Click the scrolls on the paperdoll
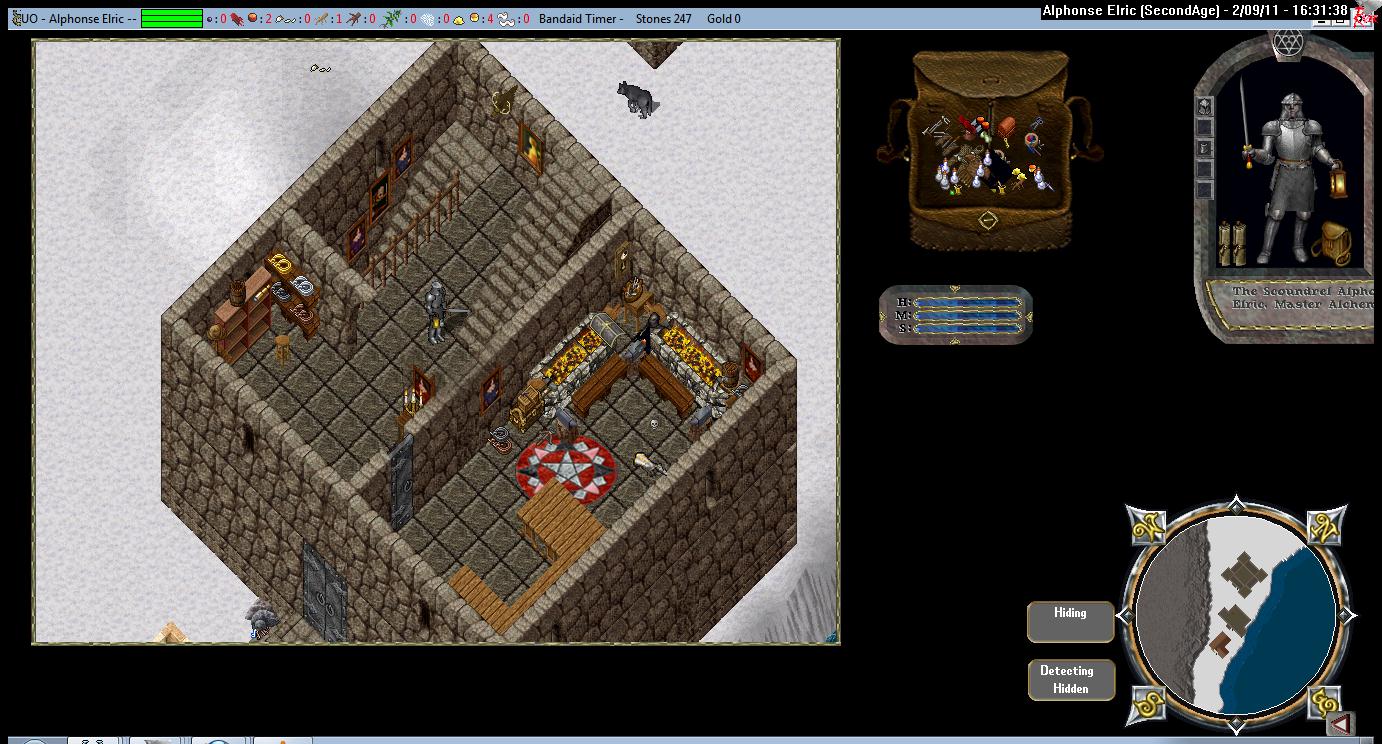The width and height of the screenshot is (1382, 744). (1231, 243)
